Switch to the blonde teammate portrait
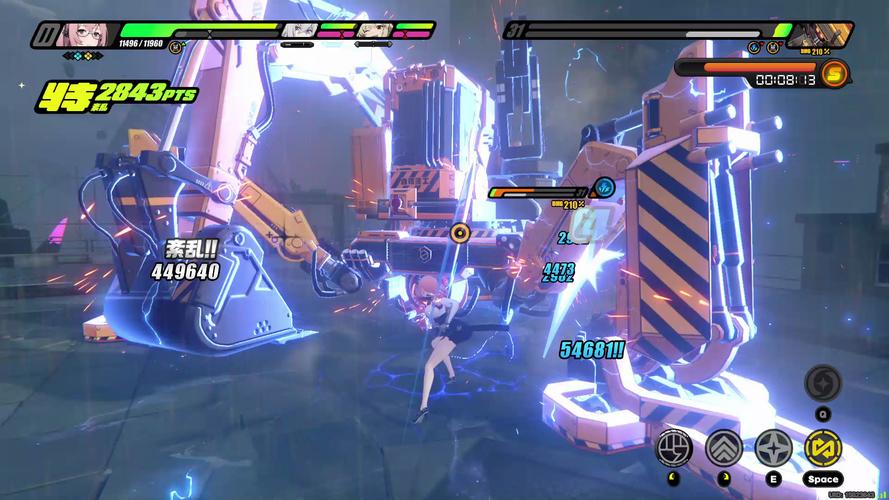The width and height of the screenshot is (889, 500). [x=371, y=31]
